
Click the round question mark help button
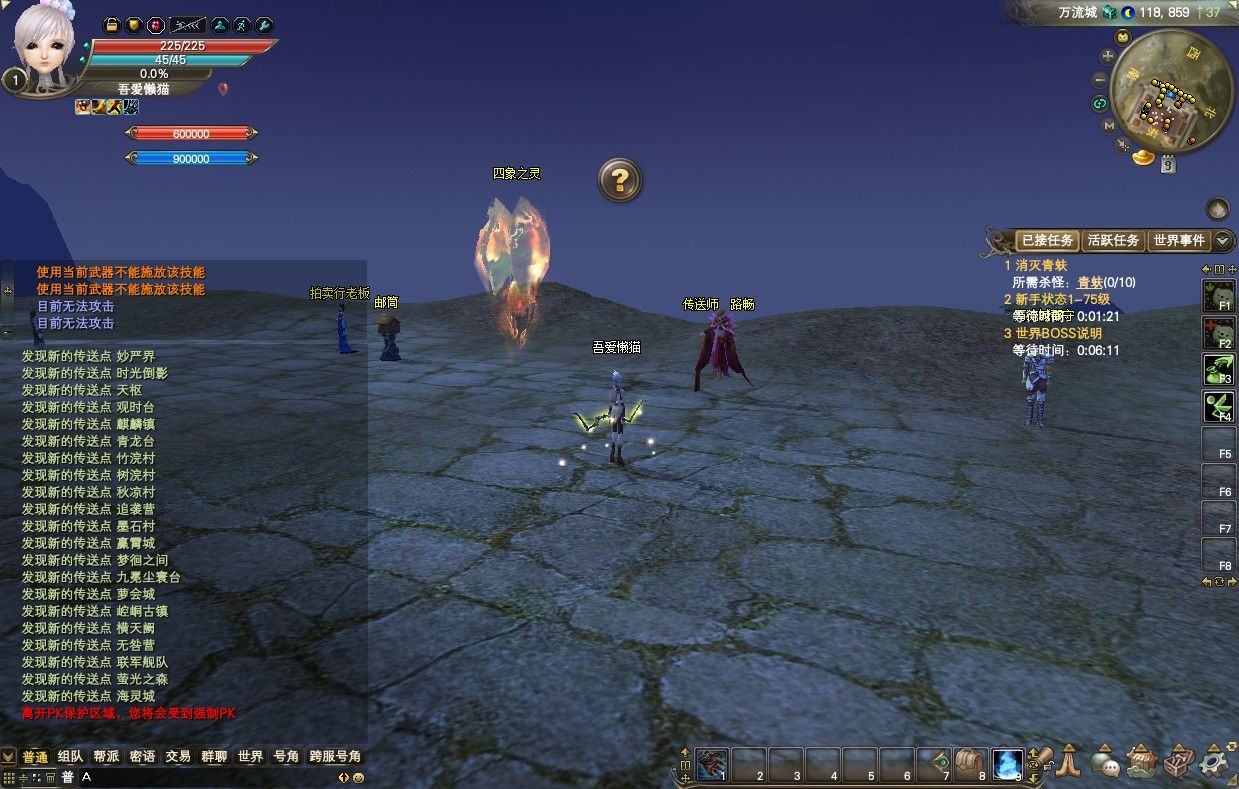pyautogui.click(x=620, y=180)
